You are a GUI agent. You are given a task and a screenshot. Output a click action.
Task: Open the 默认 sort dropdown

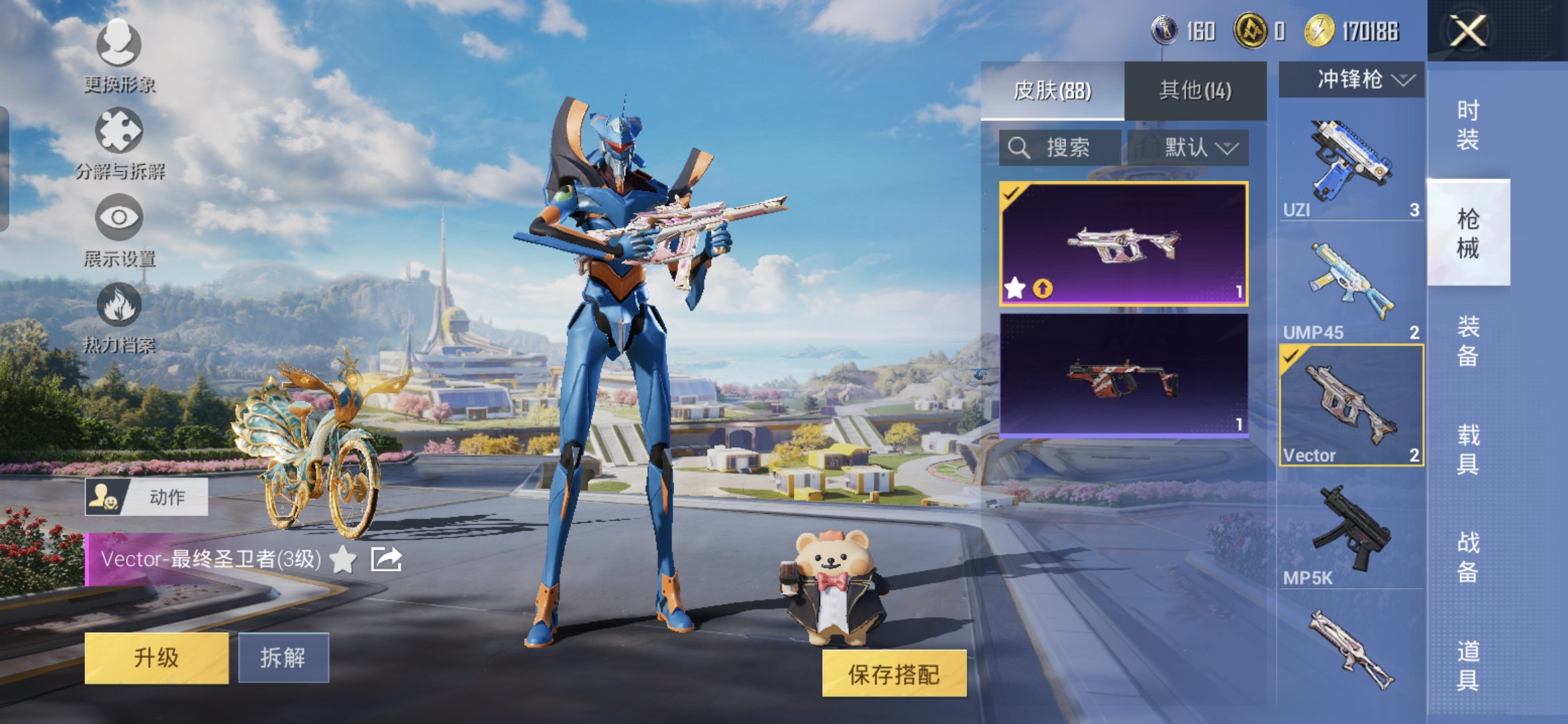(1188, 147)
